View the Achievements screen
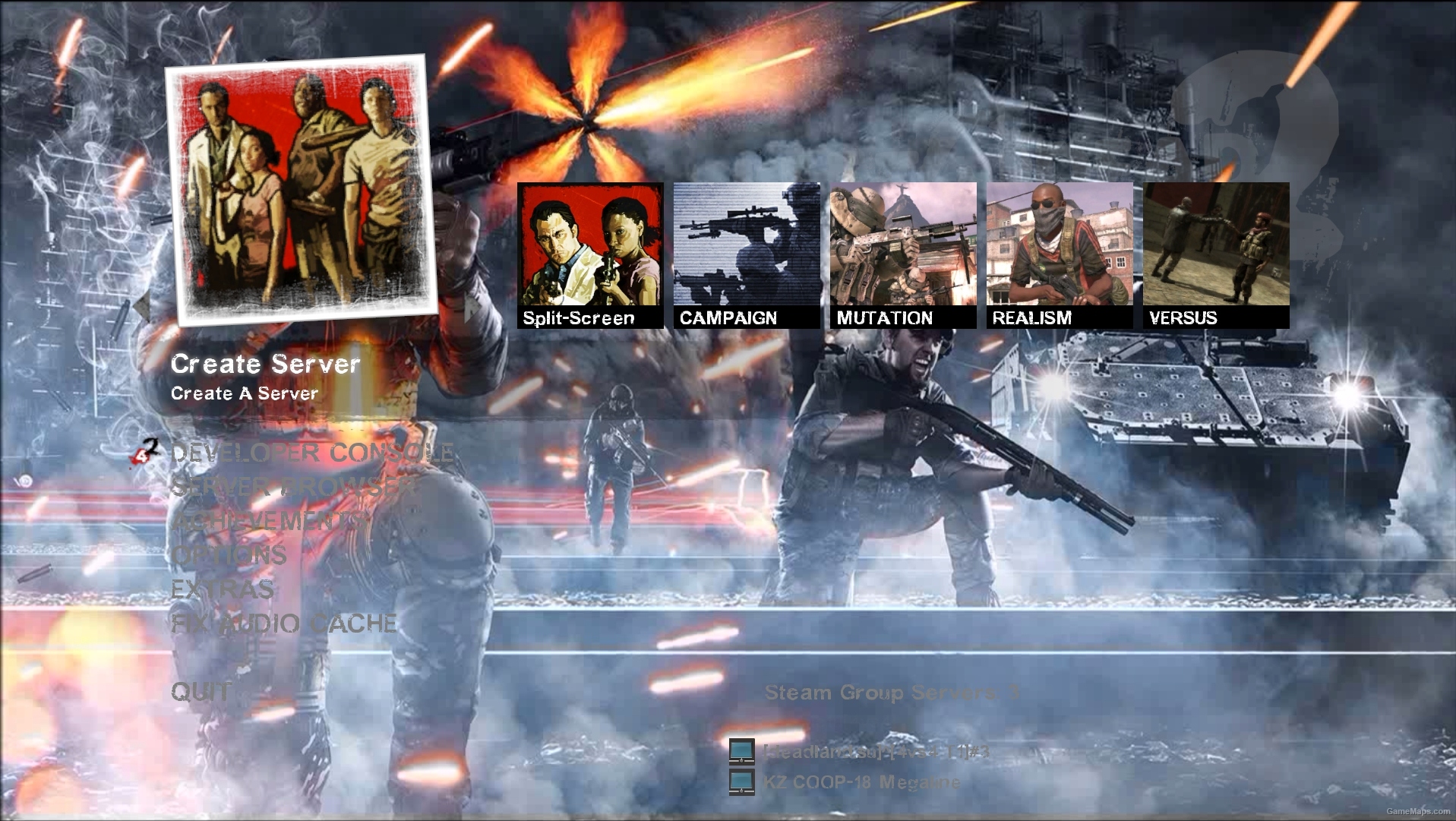The width and height of the screenshot is (1456, 821). pyautogui.click(x=282, y=522)
